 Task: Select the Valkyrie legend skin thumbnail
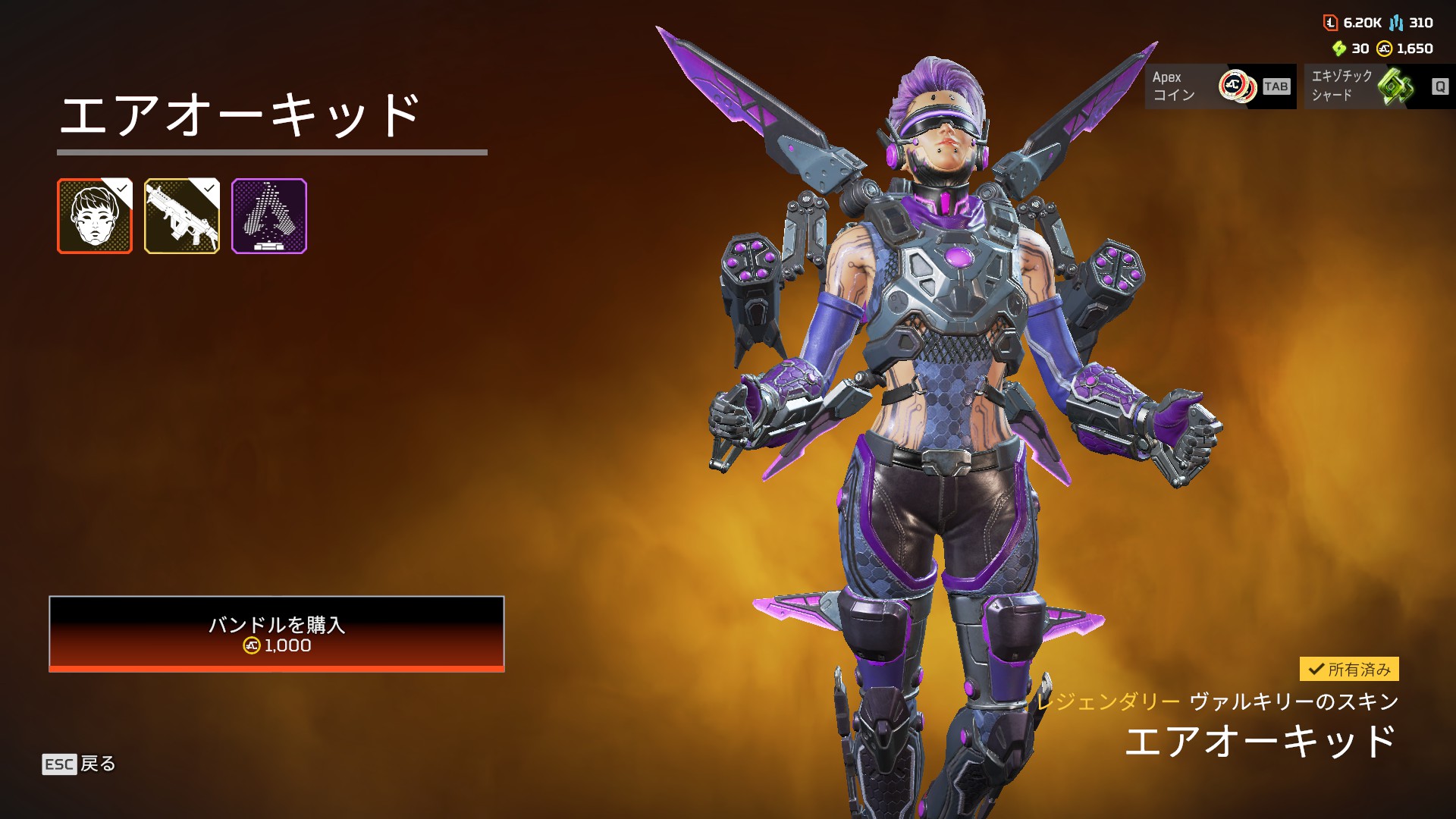[95, 216]
